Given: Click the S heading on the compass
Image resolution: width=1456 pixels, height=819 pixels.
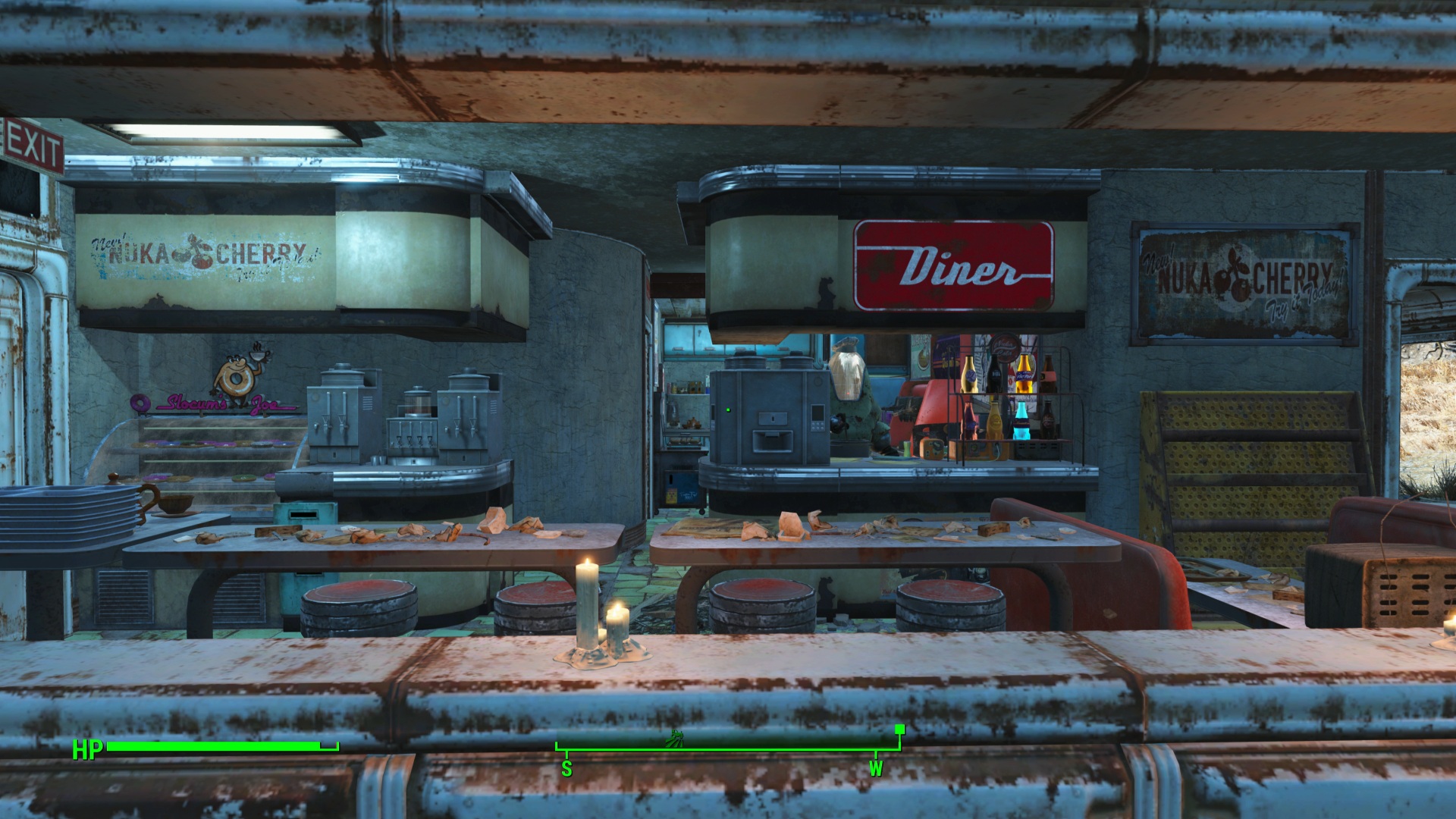Looking at the screenshot, I should point(566,768).
